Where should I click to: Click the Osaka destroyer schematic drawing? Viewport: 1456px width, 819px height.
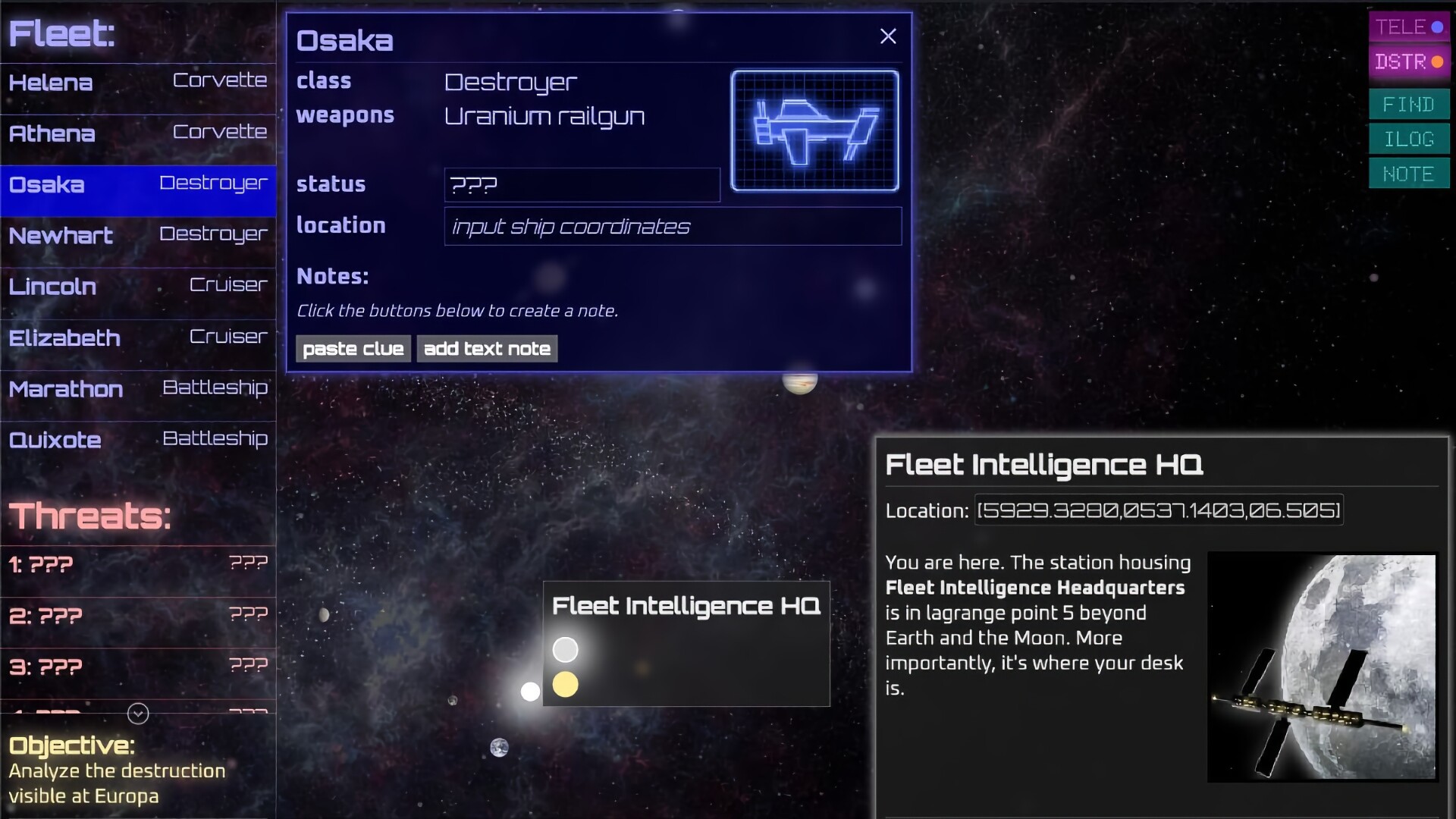pyautogui.click(x=814, y=130)
